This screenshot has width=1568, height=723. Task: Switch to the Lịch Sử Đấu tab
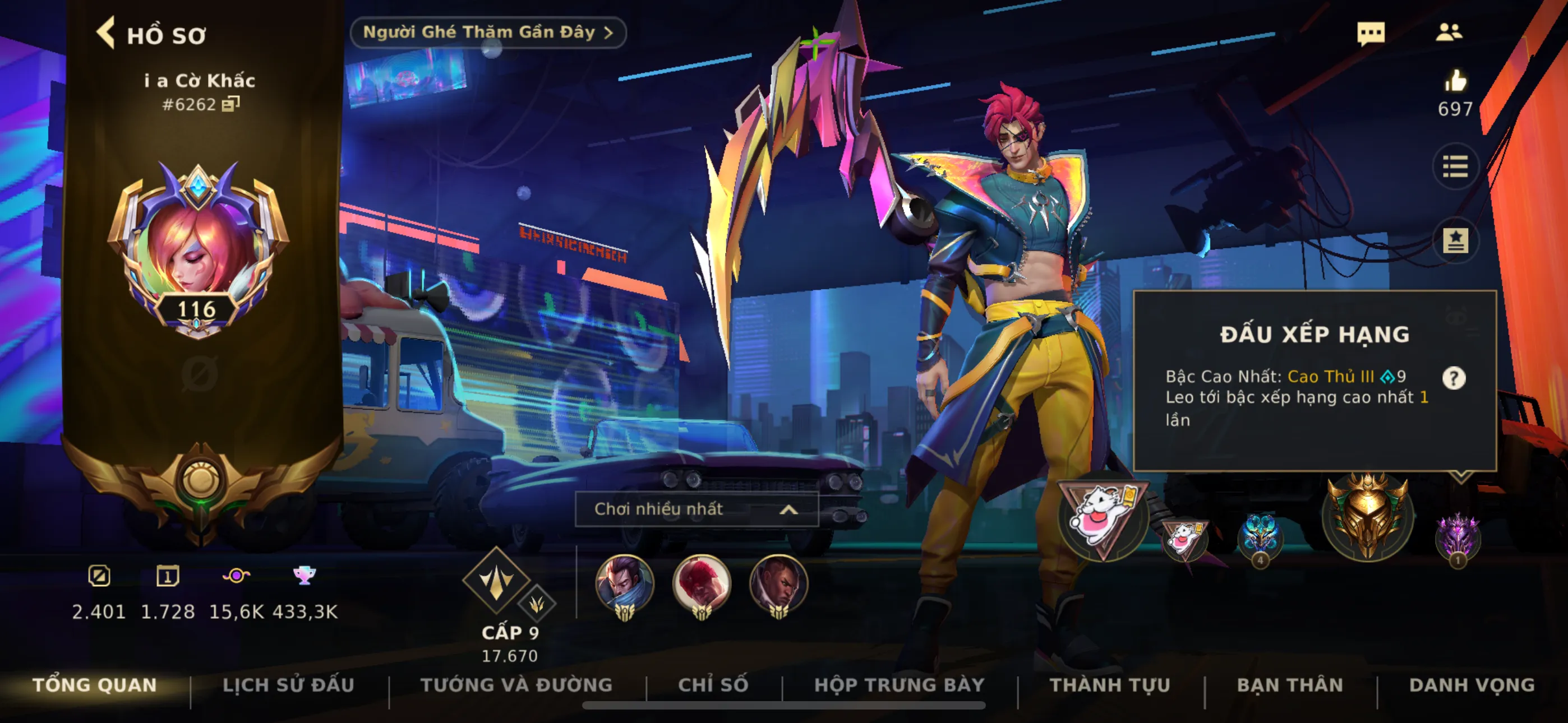(x=288, y=685)
